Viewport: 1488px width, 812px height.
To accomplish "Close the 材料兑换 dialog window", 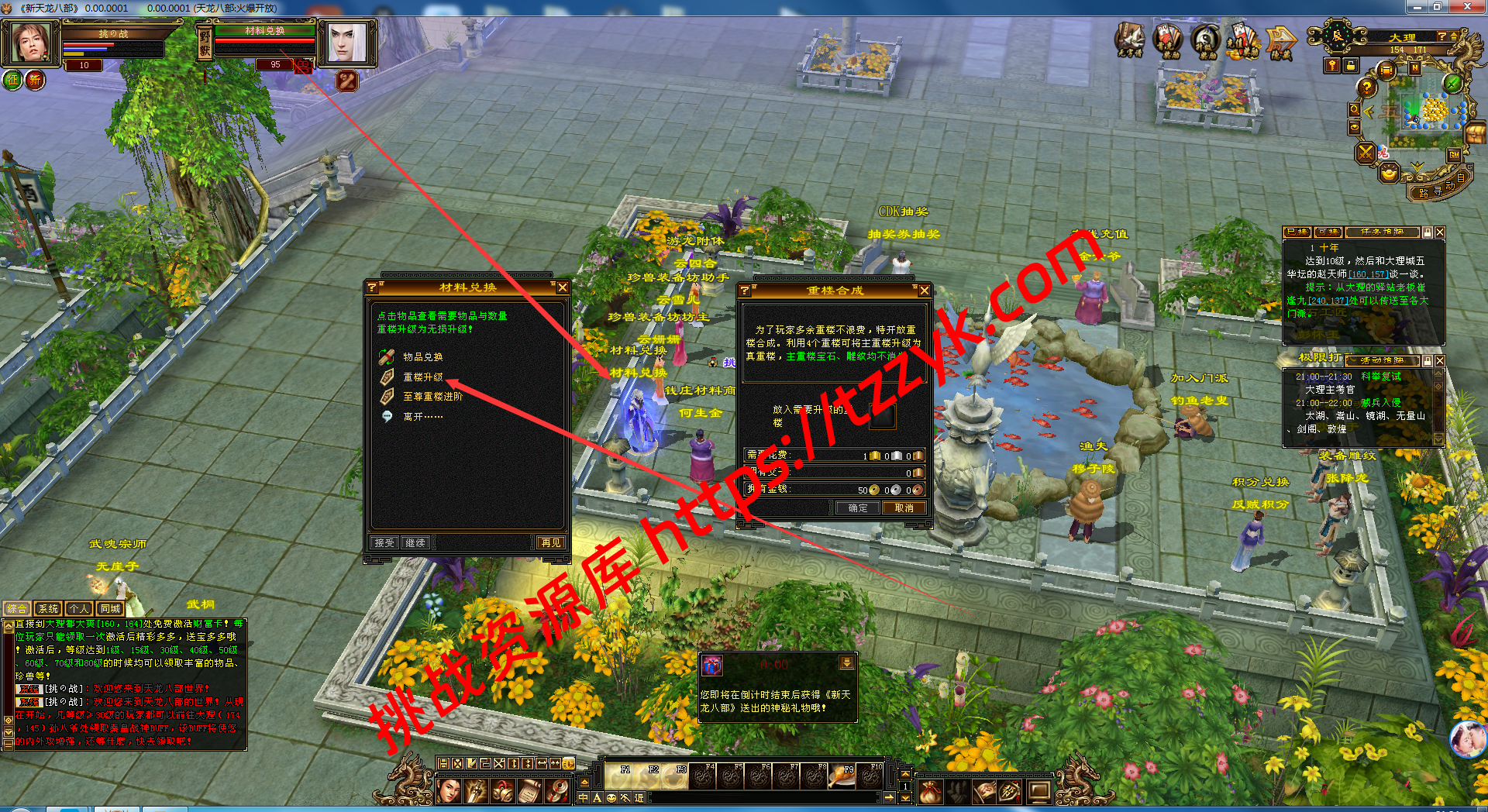I will (x=563, y=287).
